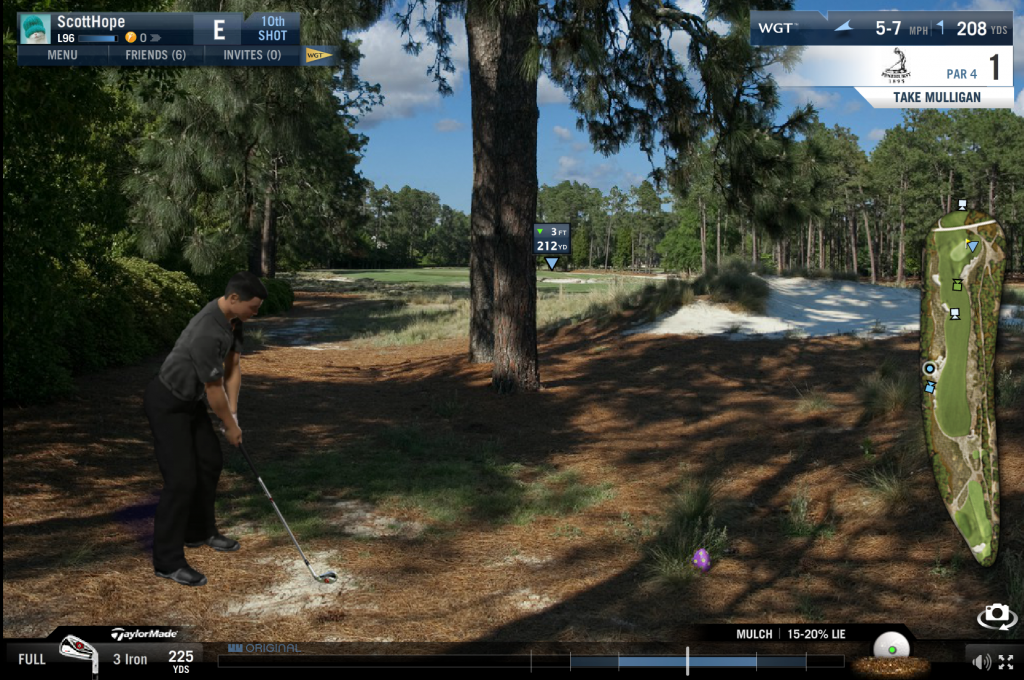
Task: Rotate the camera view icon
Action: [x=996, y=617]
